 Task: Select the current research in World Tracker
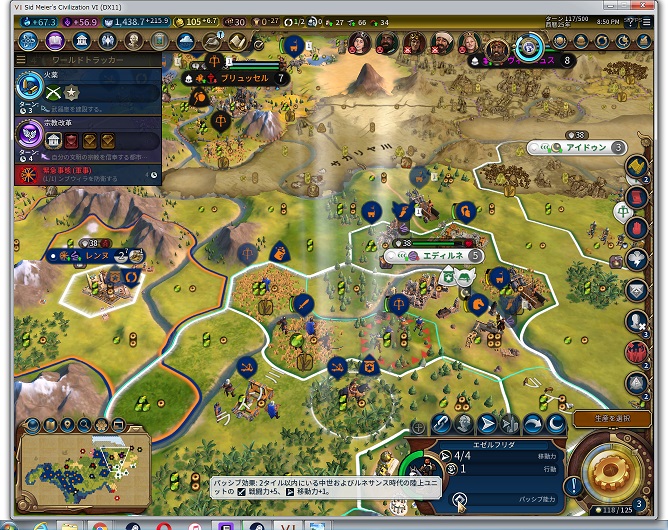(x=80, y=93)
